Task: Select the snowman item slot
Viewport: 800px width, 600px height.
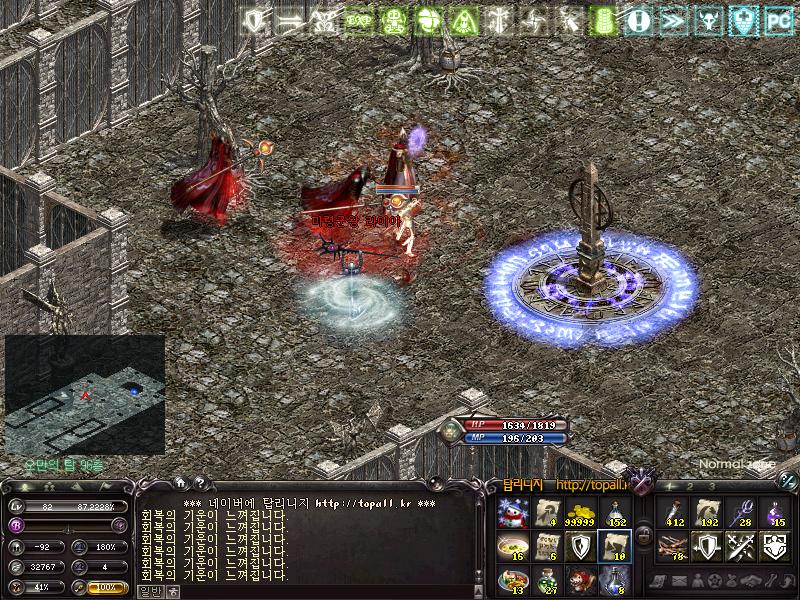Action: coord(512,514)
